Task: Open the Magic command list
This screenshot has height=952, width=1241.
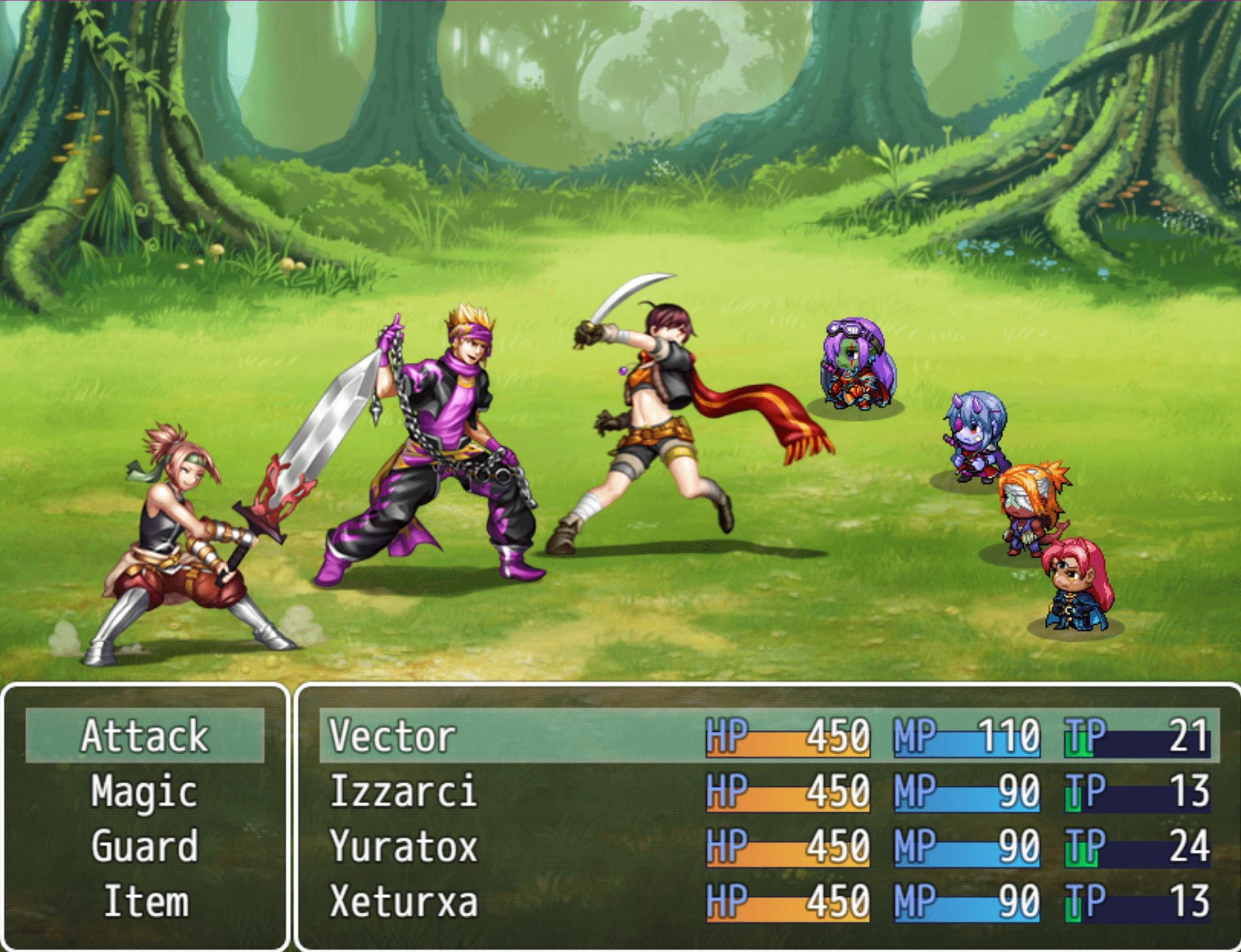Action: 145,791
